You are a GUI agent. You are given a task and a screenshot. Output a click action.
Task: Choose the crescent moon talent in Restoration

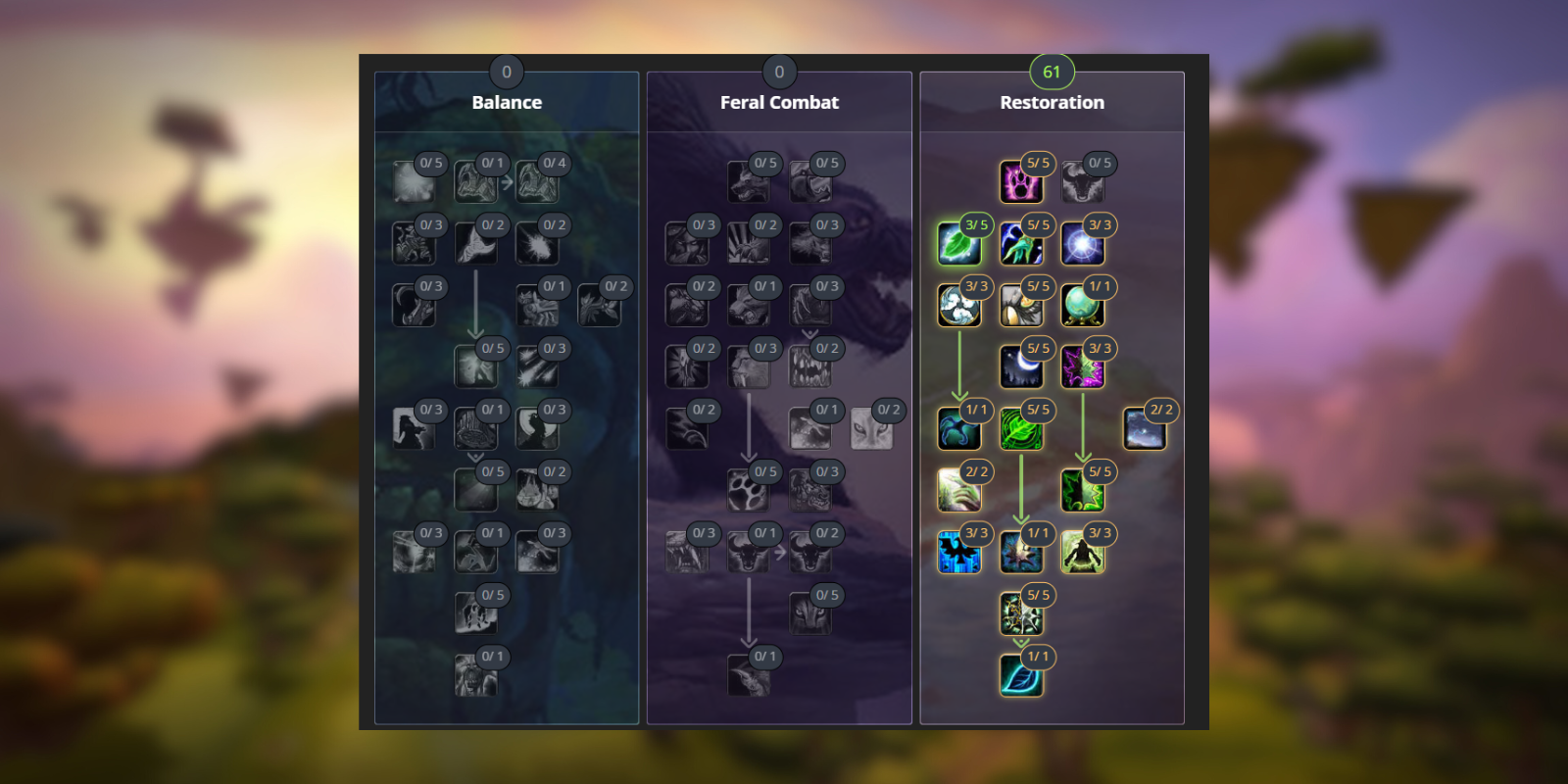tap(1020, 367)
